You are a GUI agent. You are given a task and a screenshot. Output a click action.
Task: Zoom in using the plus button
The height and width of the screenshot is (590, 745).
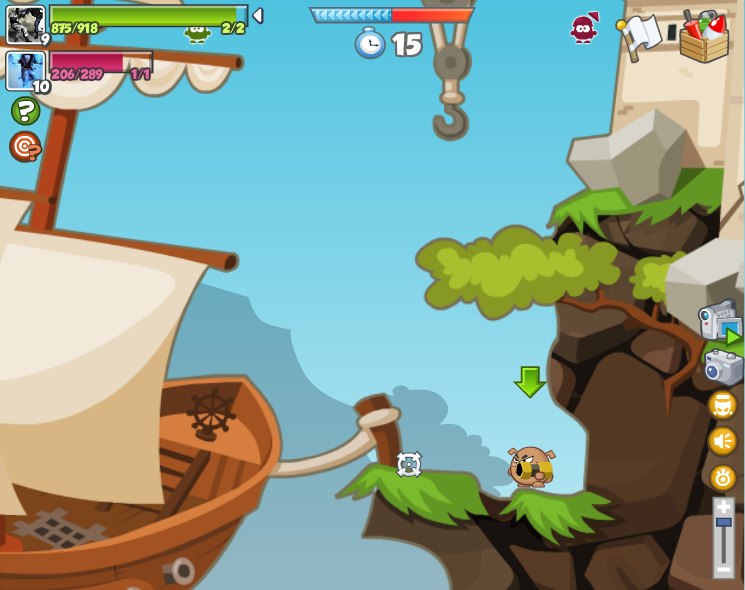coord(723,507)
